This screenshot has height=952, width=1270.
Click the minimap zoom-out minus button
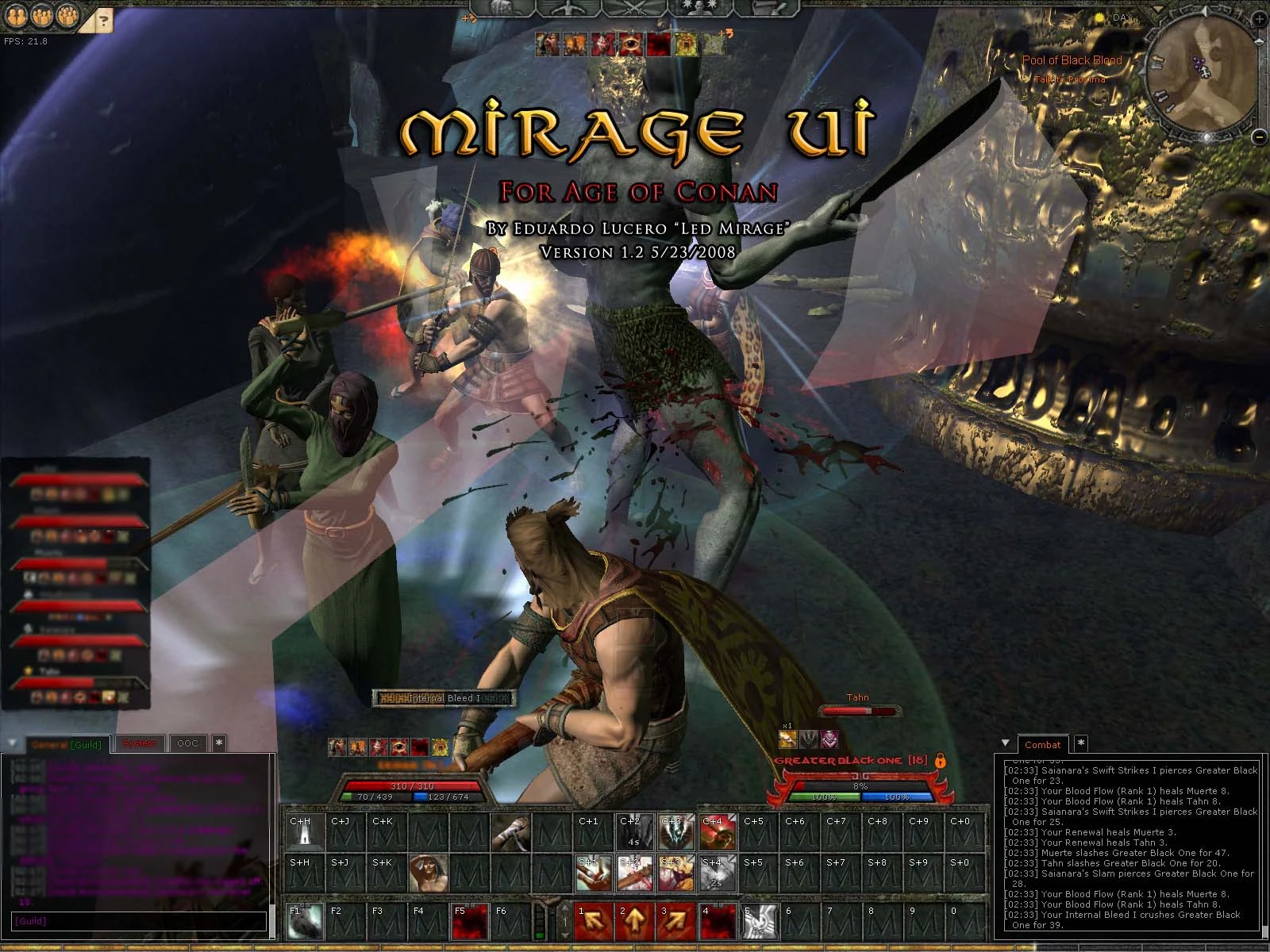[x=1259, y=136]
